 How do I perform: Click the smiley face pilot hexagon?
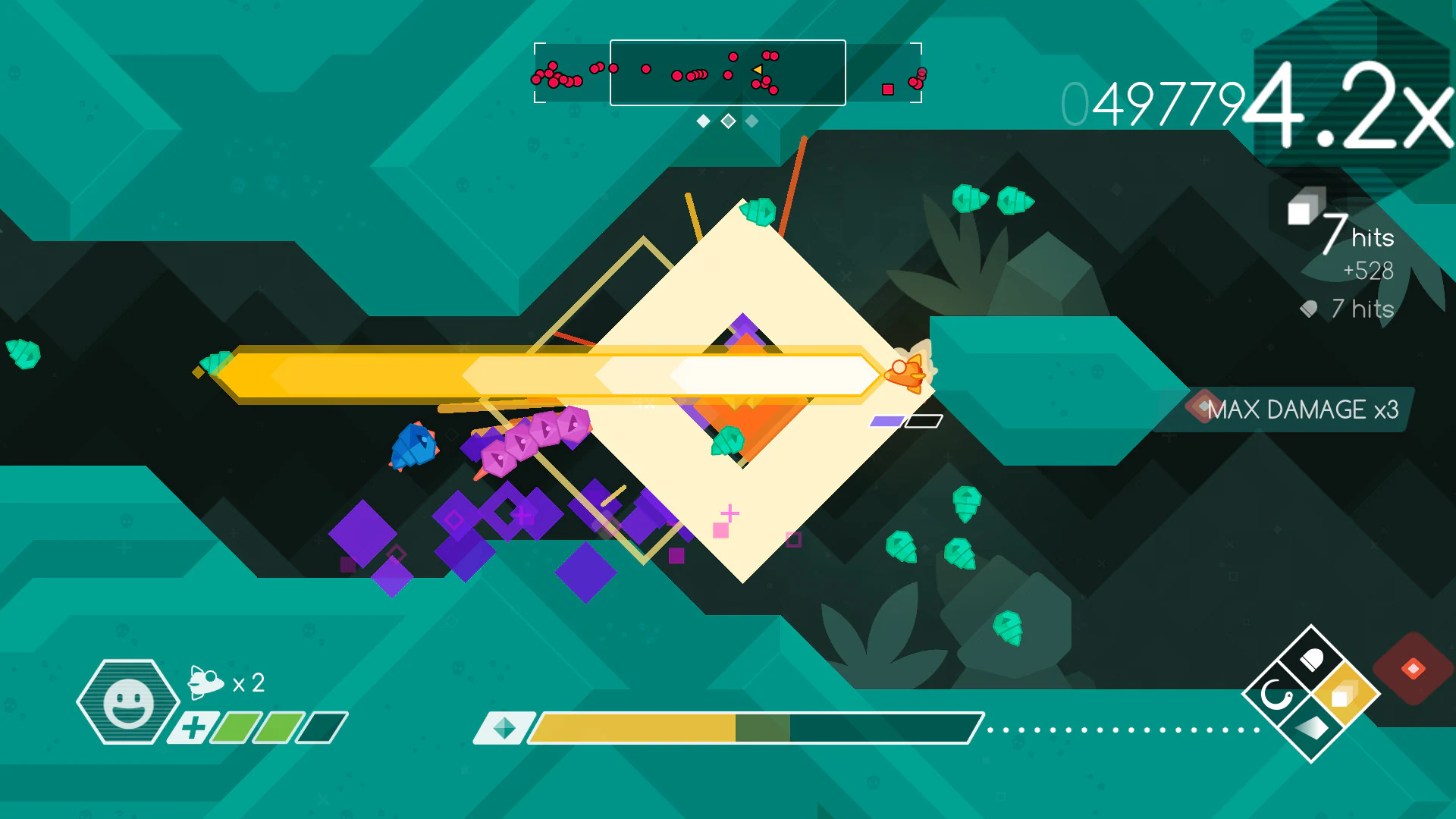(127, 701)
